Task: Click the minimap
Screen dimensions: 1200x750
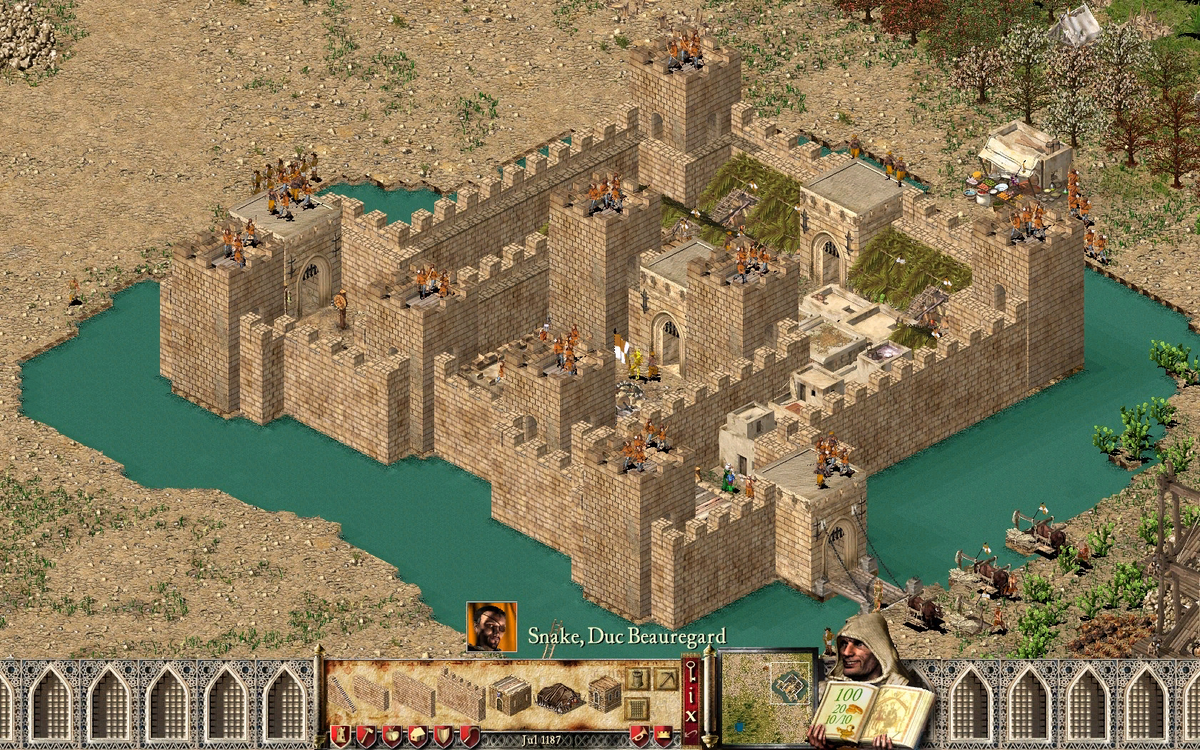Action: (767, 695)
